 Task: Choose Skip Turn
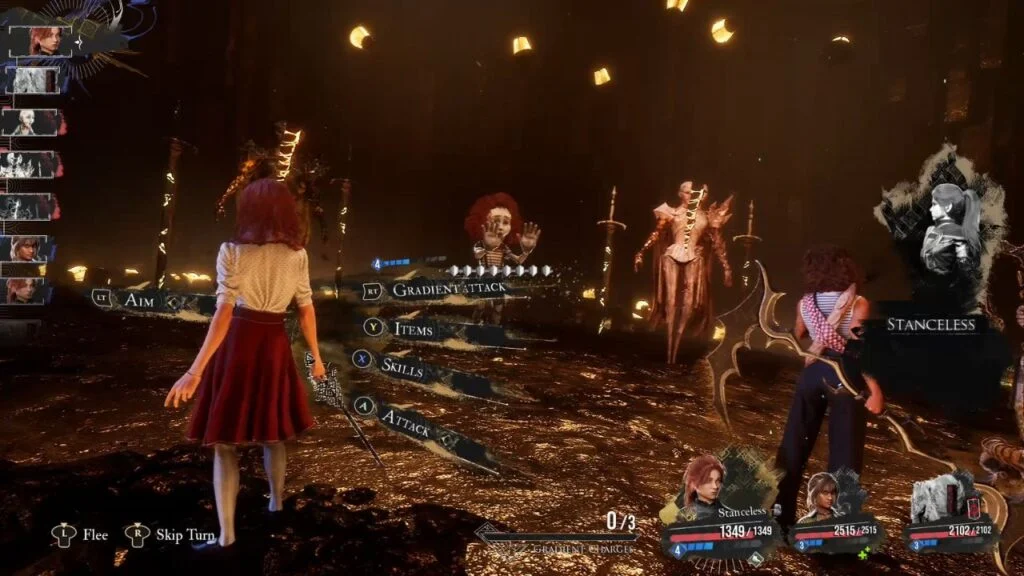pyautogui.click(x=184, y=535)
